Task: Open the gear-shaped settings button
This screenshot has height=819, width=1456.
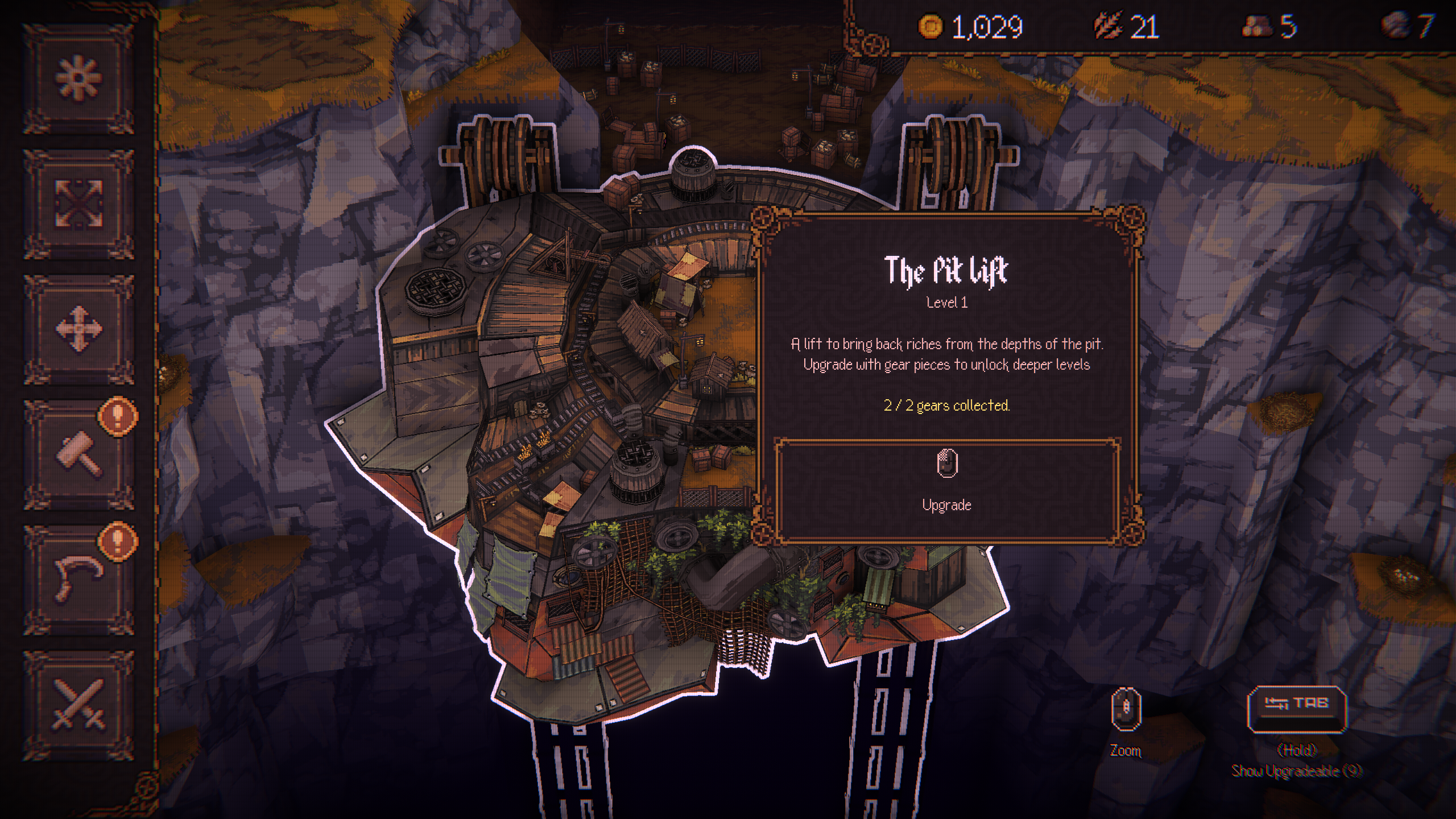Action: (x=79, y=78)
